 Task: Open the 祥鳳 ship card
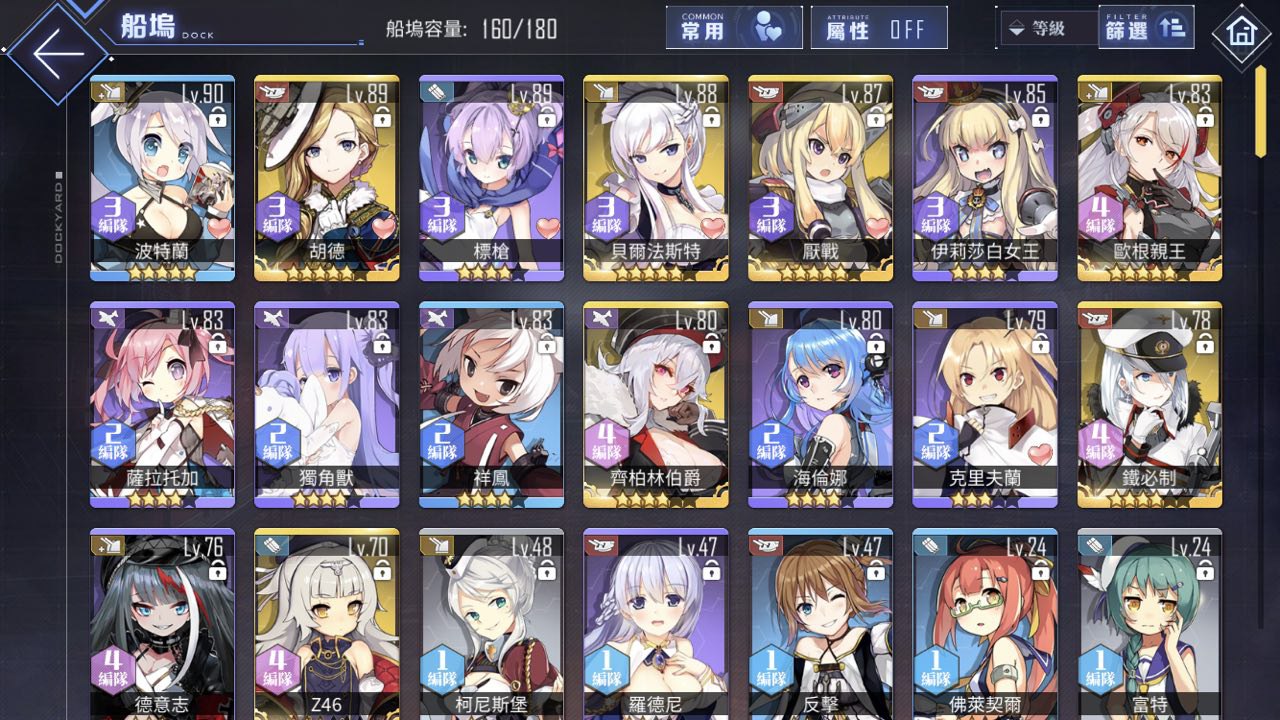tap(491, 404)
